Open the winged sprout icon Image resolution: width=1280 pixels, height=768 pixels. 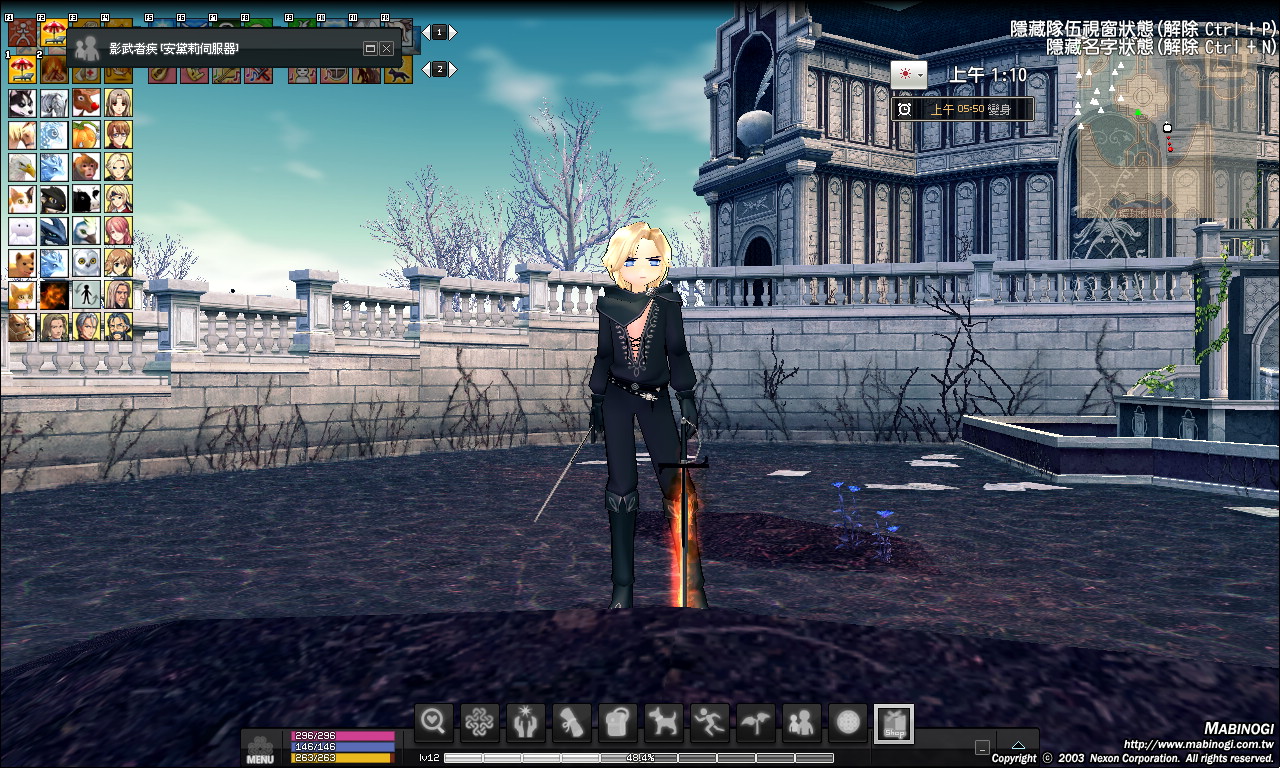756,722
